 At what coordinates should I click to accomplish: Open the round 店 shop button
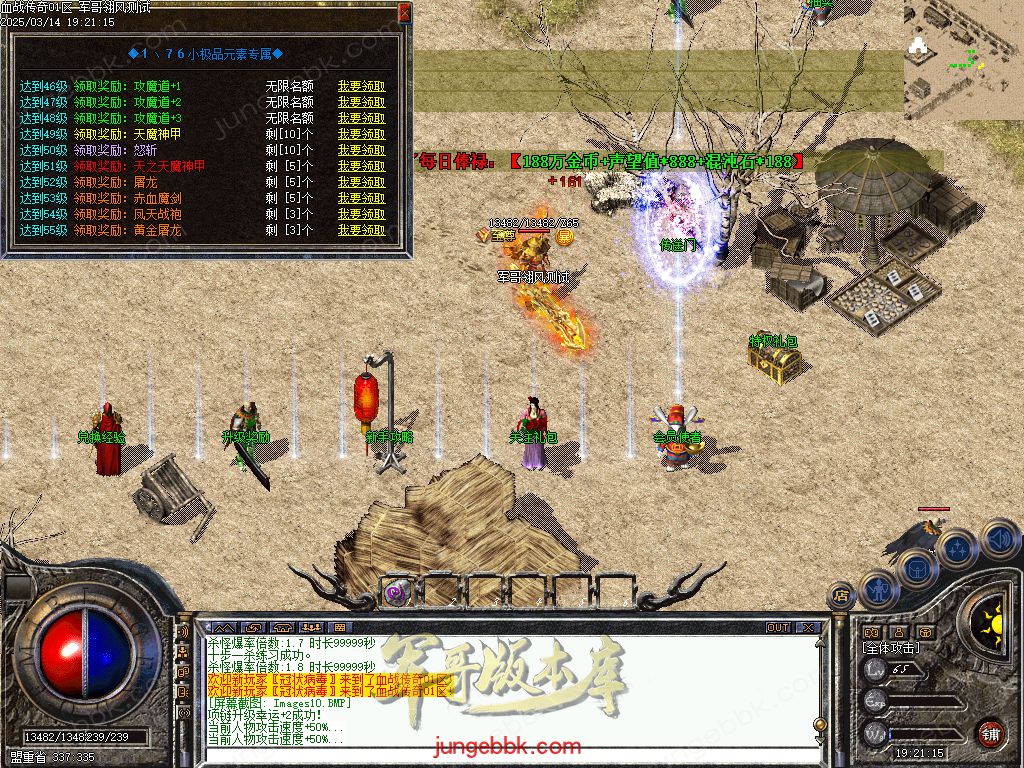(x=841, y=595)
